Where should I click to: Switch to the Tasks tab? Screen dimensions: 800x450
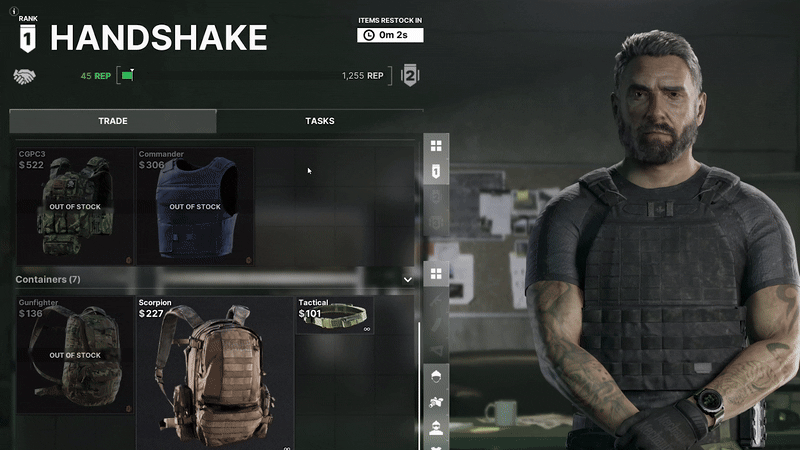coord(319,121)
